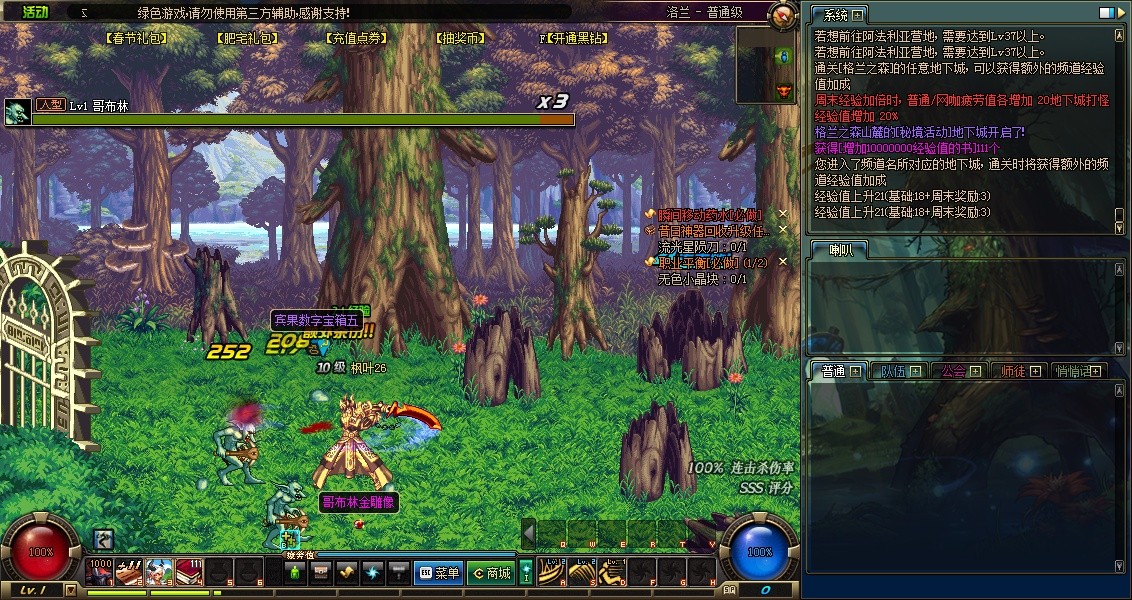Use the red book item with 111 count
This screenshot has height=600, width=1132.
190,572
